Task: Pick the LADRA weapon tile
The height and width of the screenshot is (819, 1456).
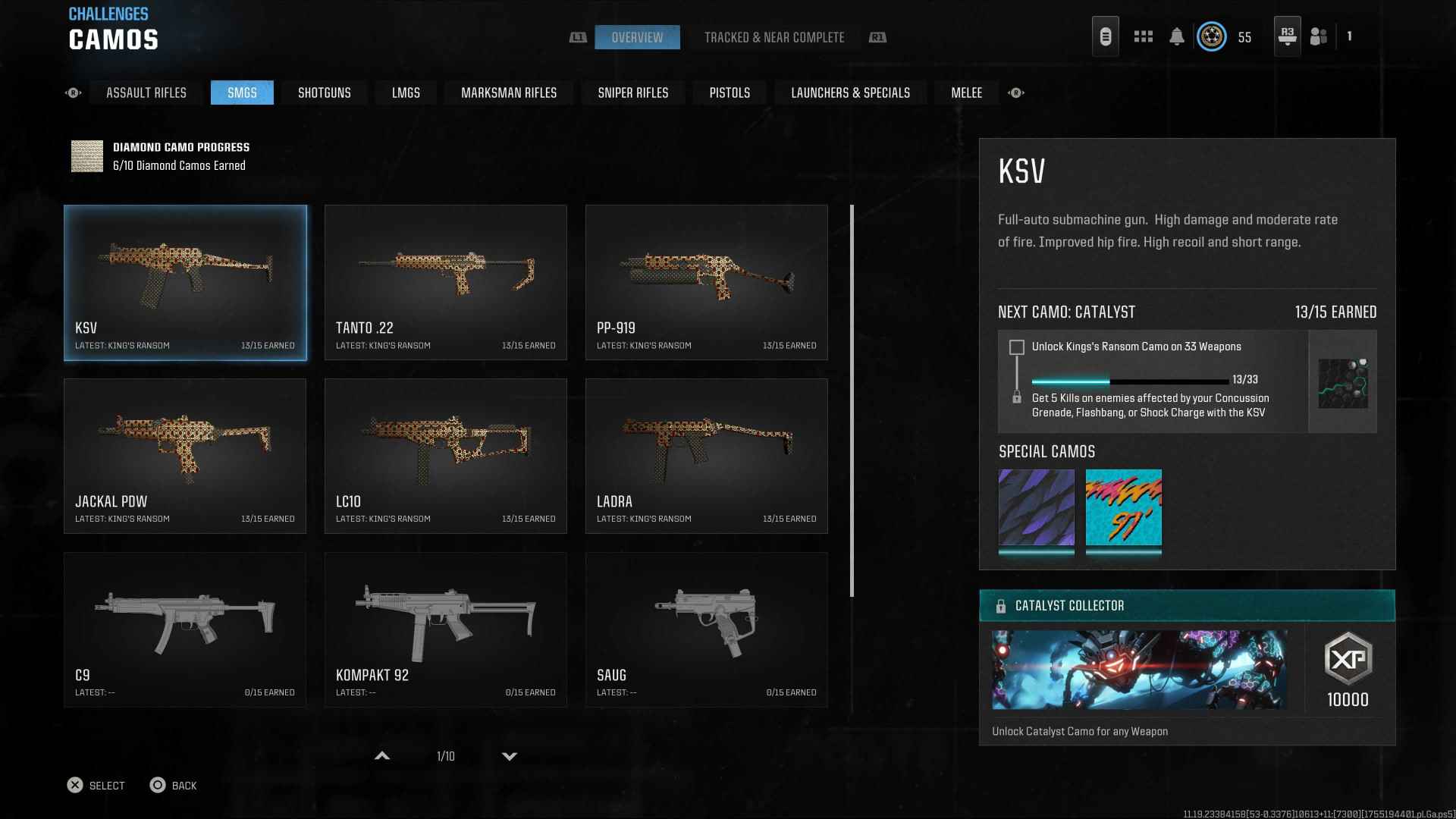Action: pos(706,456)
